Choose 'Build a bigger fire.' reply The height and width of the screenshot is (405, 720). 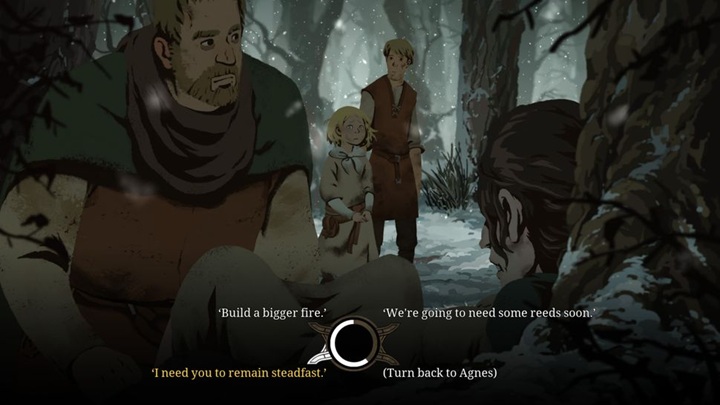(259, 313)
